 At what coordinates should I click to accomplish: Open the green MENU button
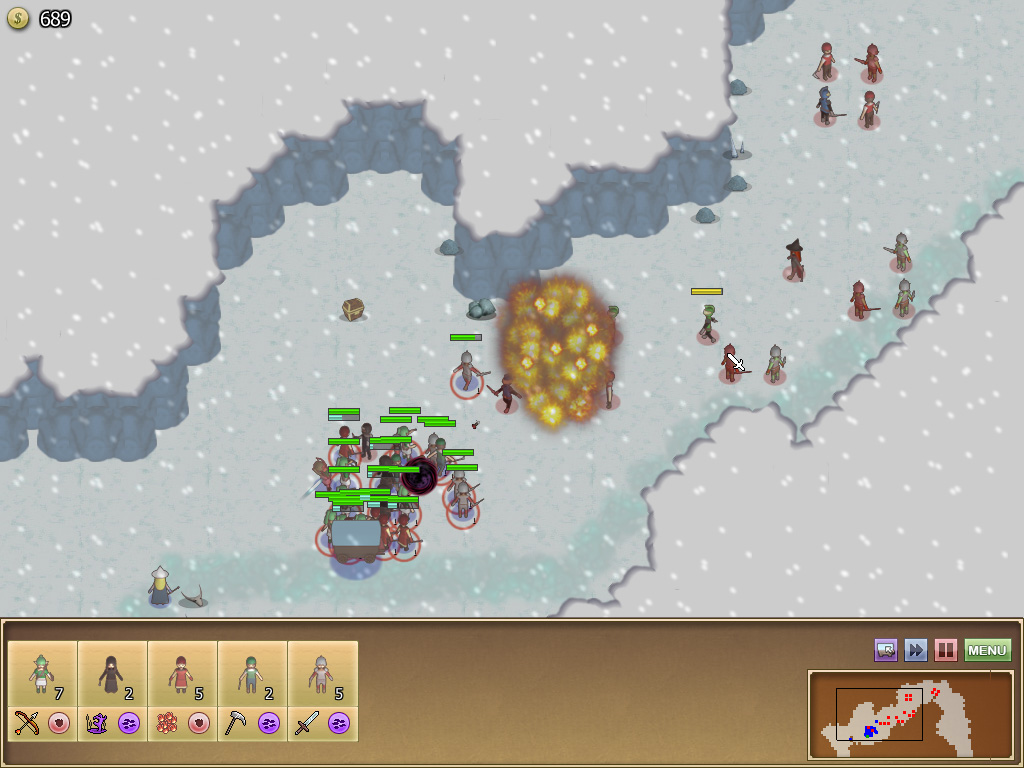coord(987,651)
